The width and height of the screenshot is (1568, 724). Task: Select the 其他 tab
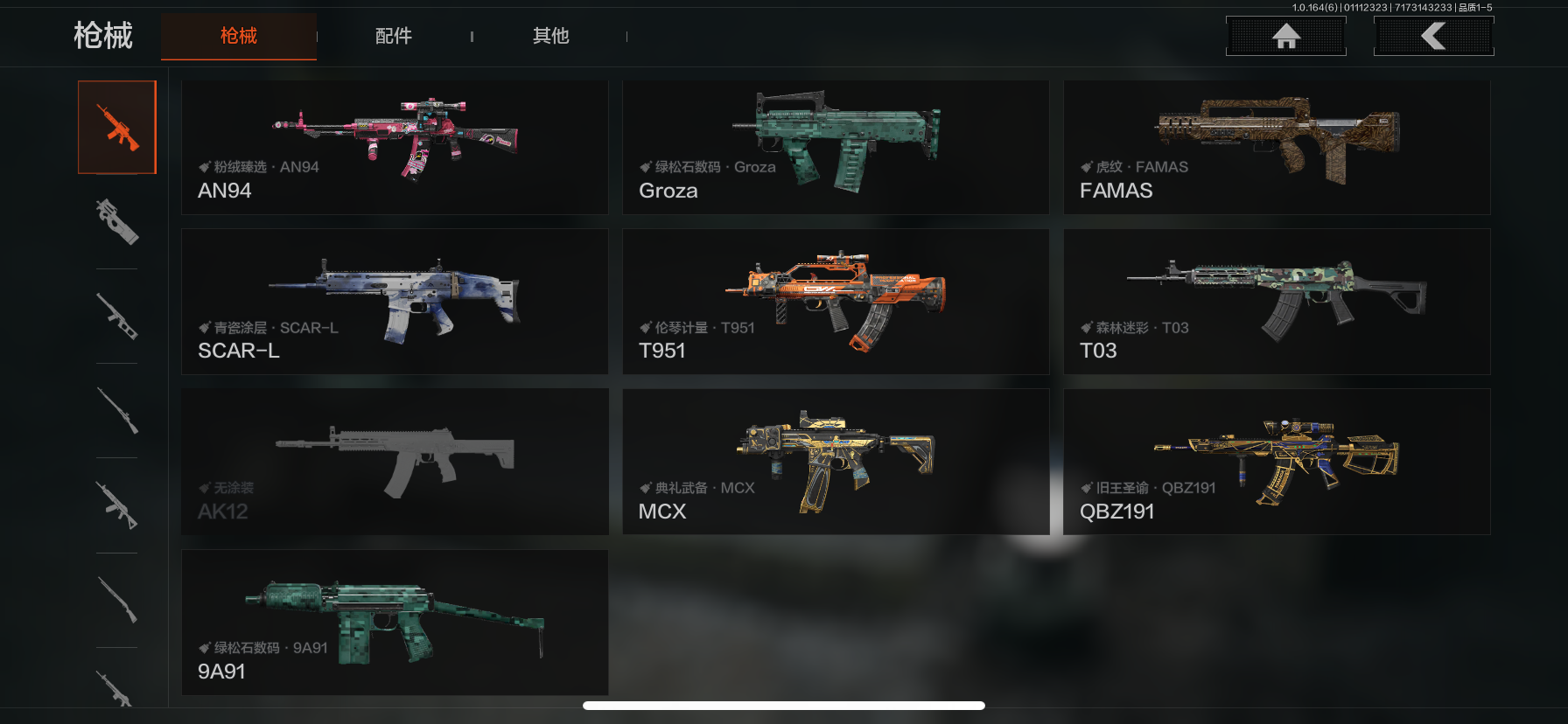point(550,36)
